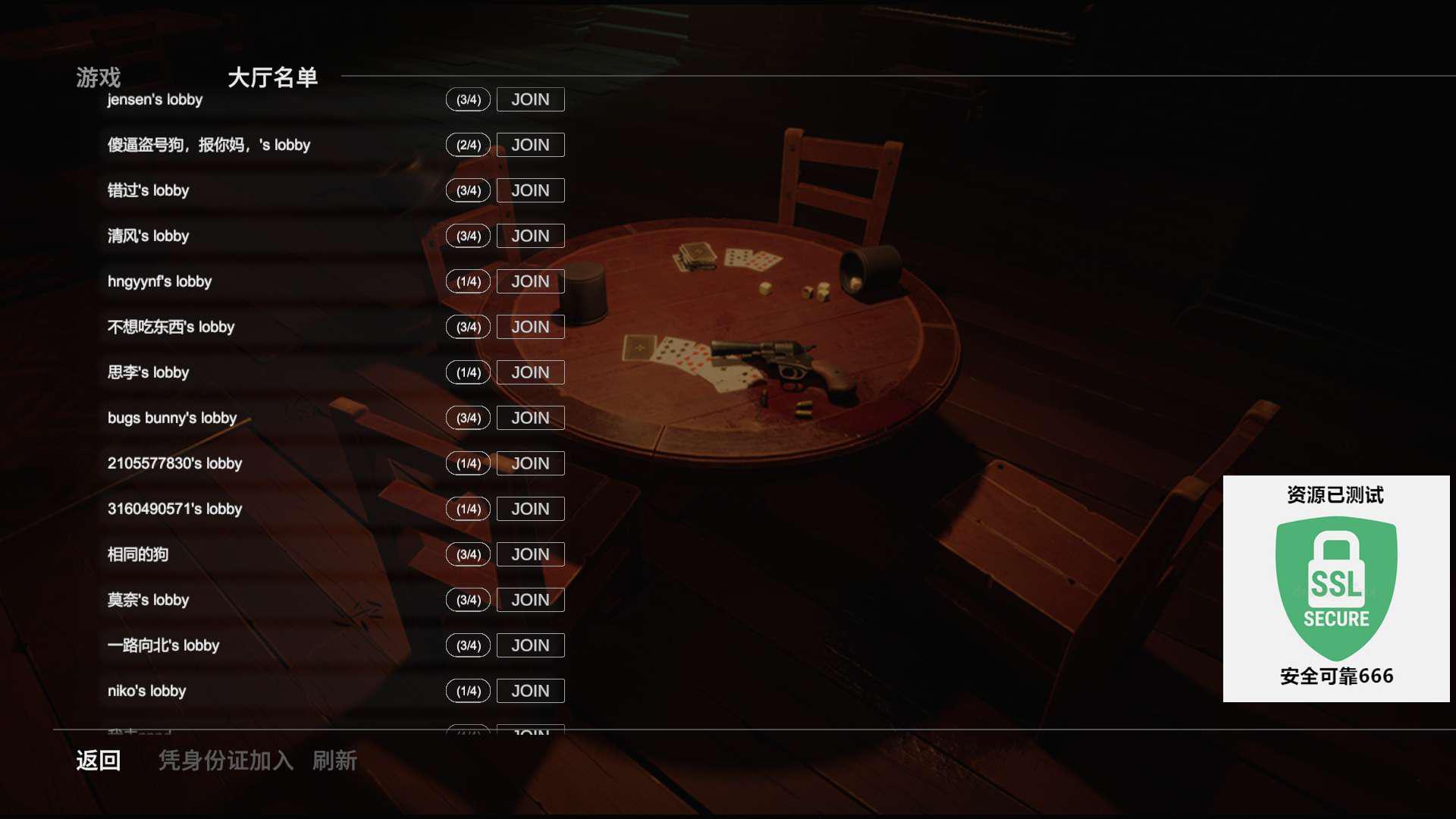Join 不想吃东西's lobby
This screenshot has height=819, width=1456.
(530, 327)
